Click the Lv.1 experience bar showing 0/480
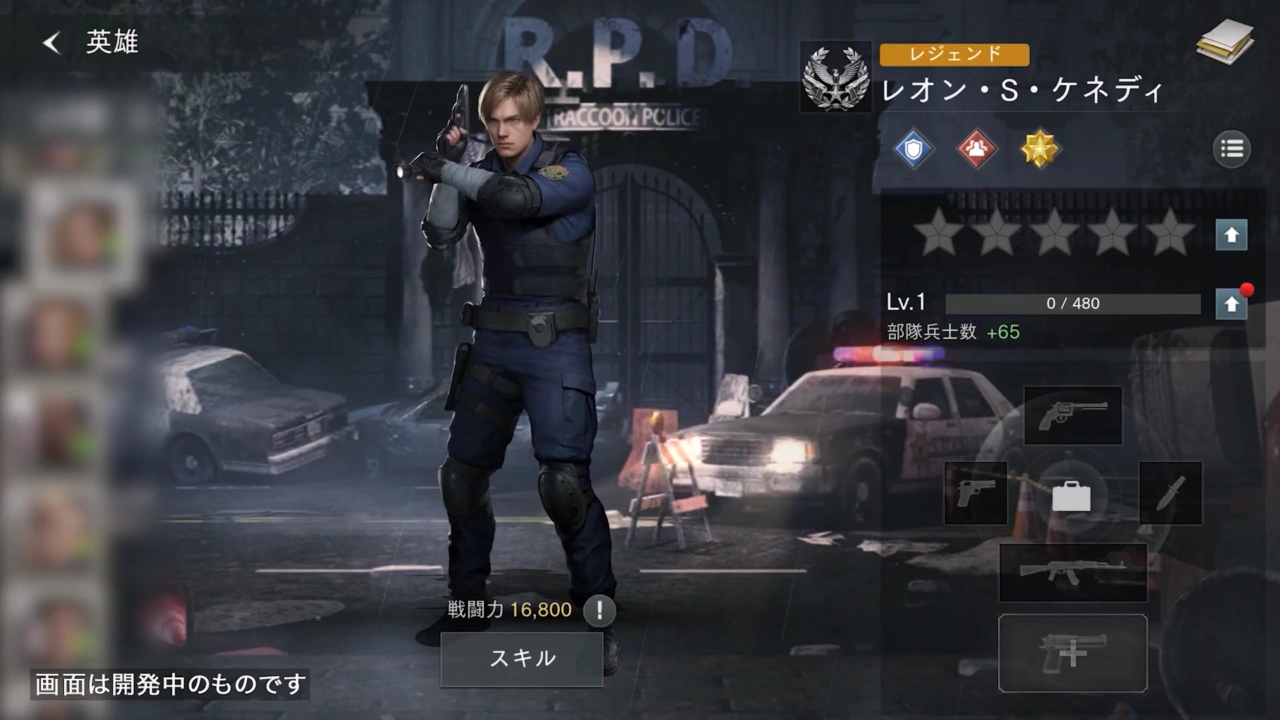 click(1074, 303)
